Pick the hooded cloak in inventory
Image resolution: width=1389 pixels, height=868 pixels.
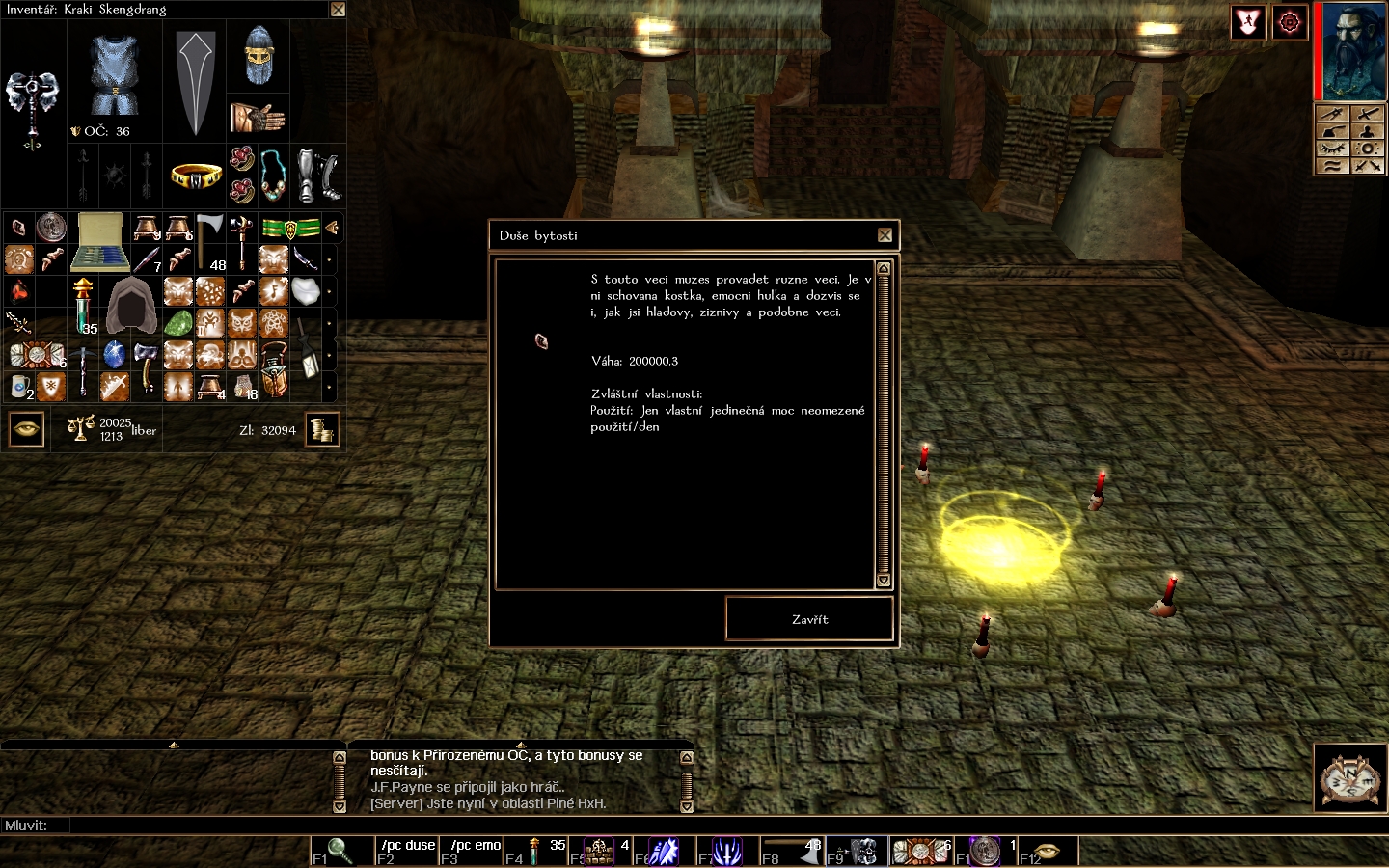131,306
